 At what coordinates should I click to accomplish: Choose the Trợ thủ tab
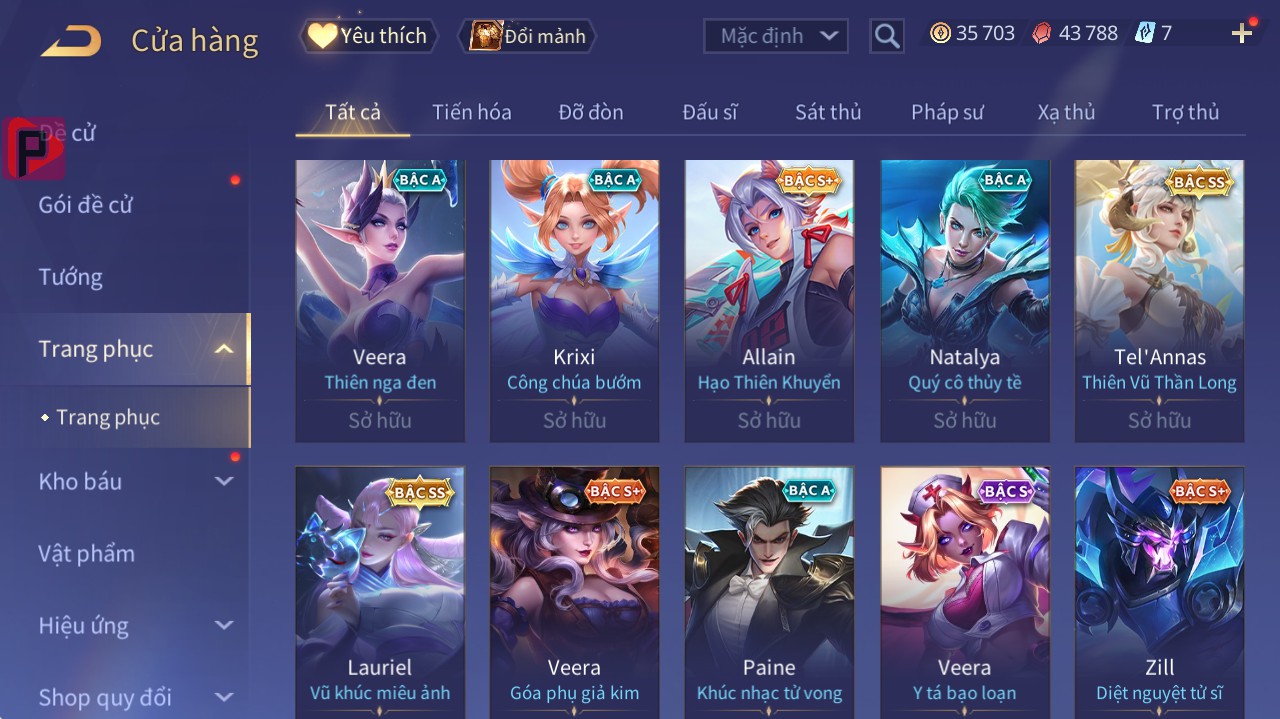(x=1185, y=112)
